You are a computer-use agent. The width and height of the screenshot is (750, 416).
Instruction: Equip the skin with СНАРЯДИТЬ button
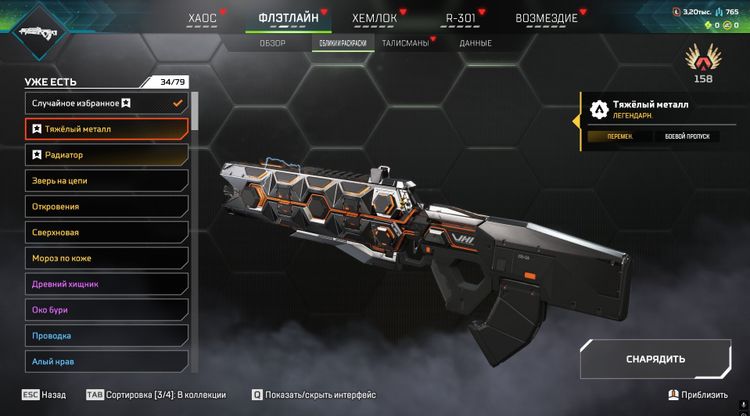pos(655,359)
